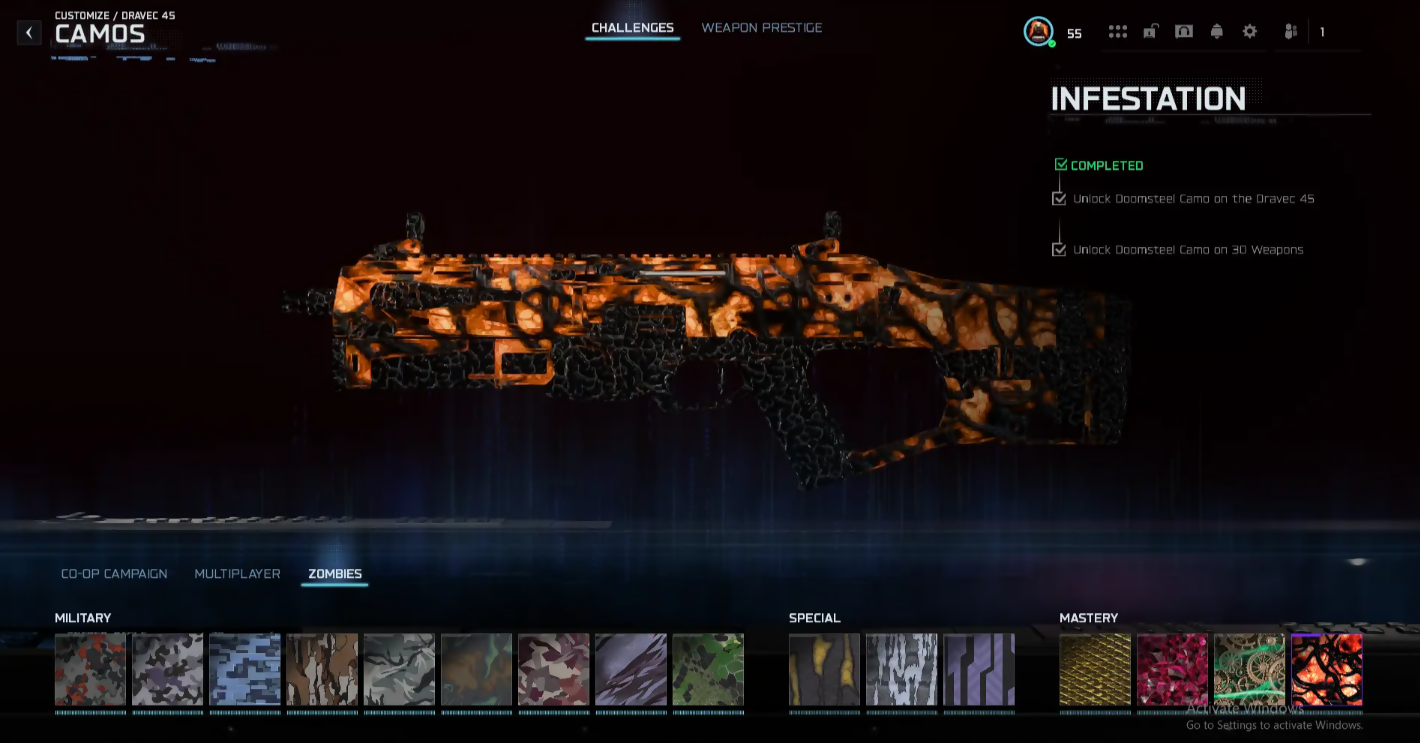Choose the red and grey military camo
This screenshot has width=1420, height=743.
pyautogui.click(x=90, y=669)
